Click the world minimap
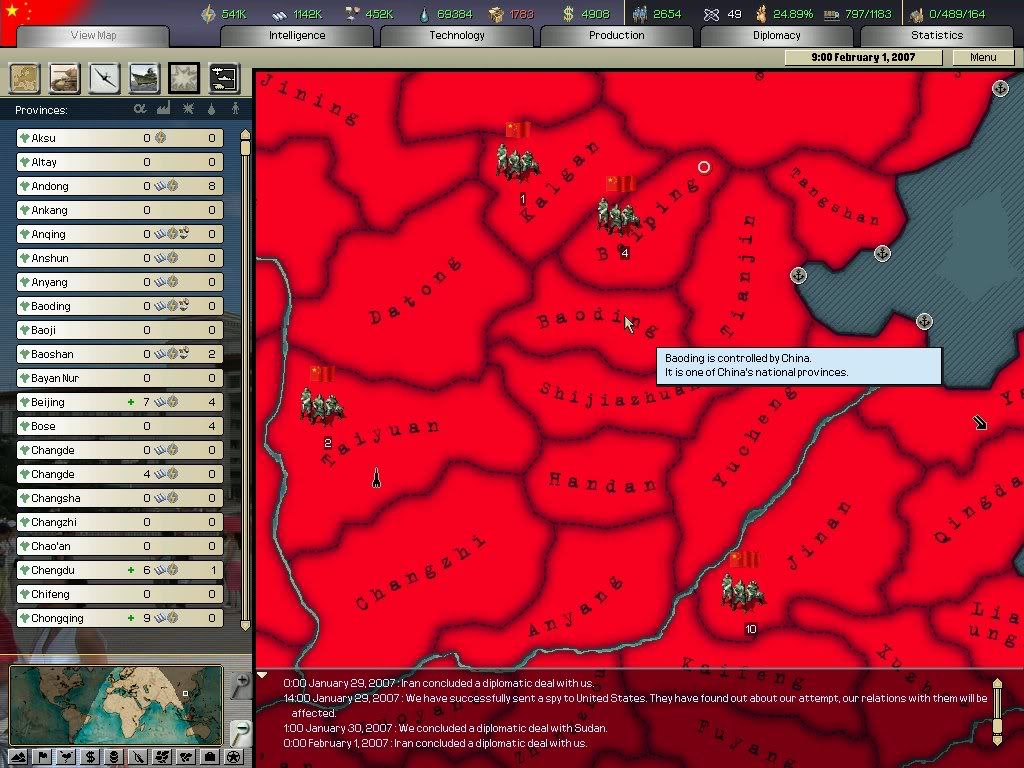Viewport: 1024px width, 768px height. point(115,704)
